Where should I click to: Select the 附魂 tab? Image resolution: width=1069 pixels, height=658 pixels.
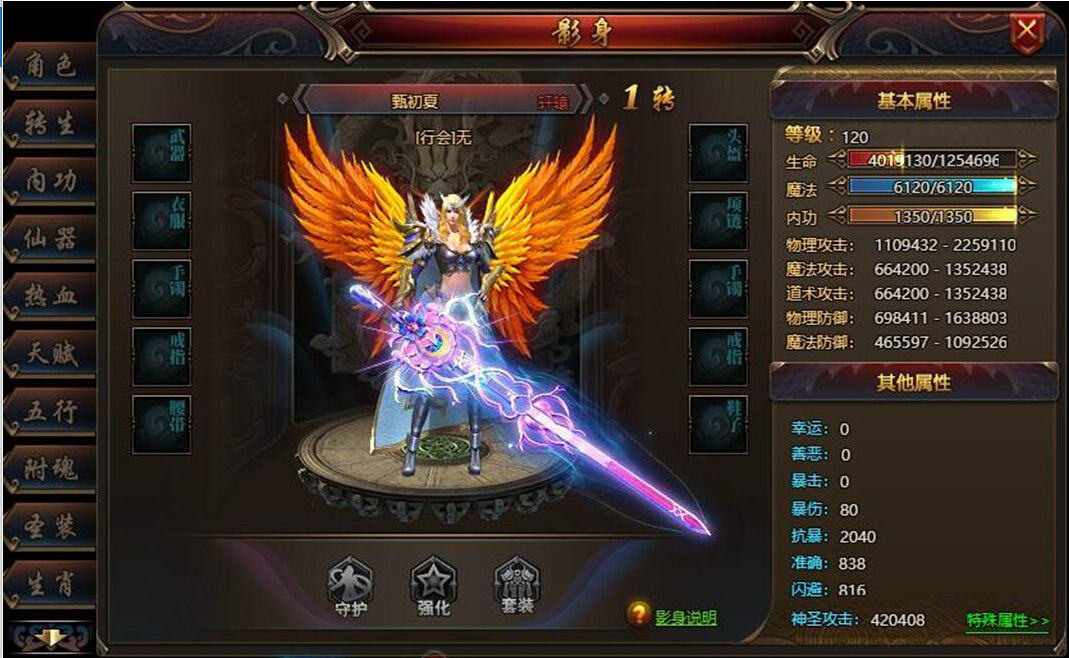[50, 468]
